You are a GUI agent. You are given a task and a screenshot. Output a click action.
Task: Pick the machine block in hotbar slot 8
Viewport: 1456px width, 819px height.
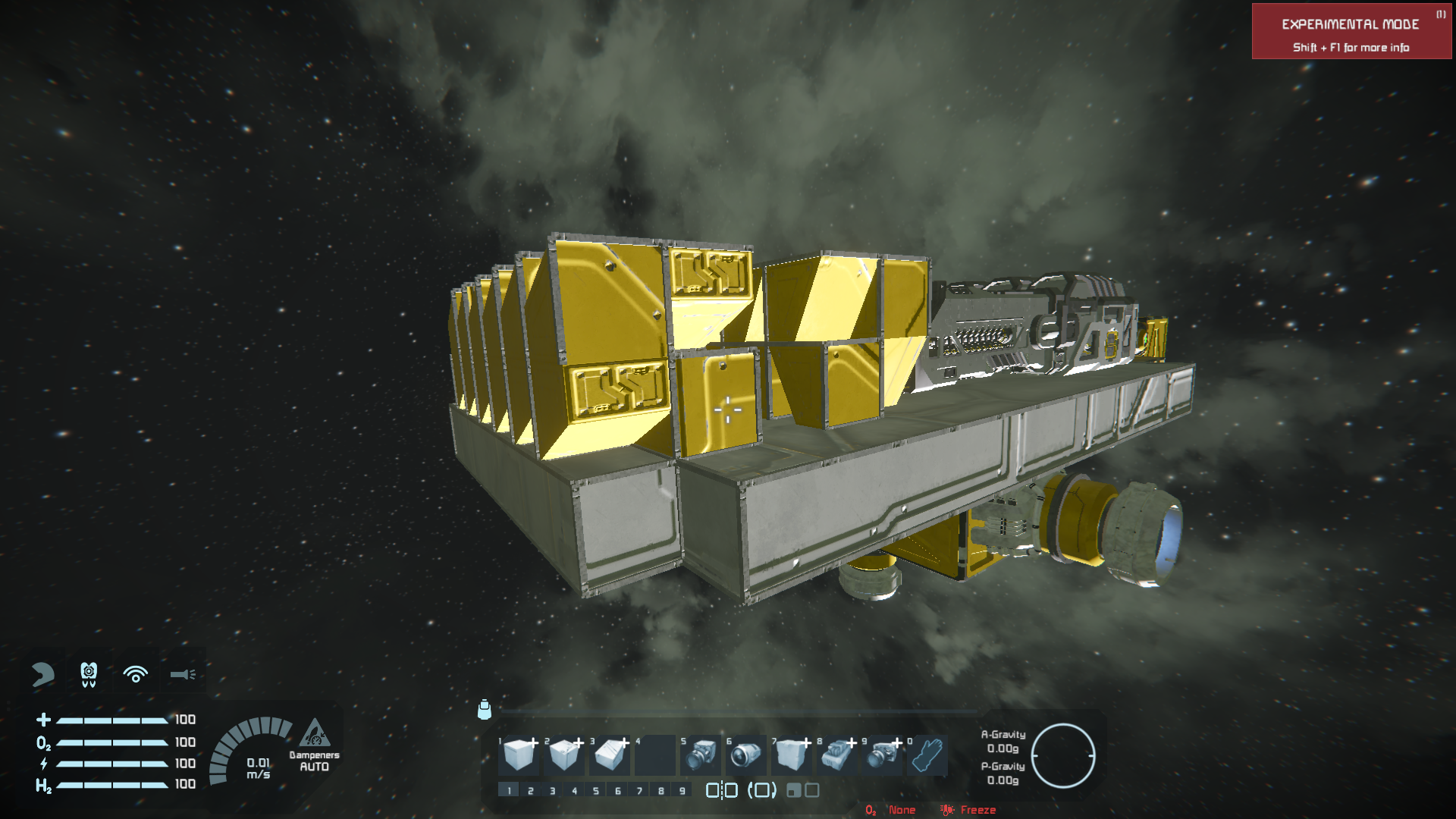coord(836,755)
